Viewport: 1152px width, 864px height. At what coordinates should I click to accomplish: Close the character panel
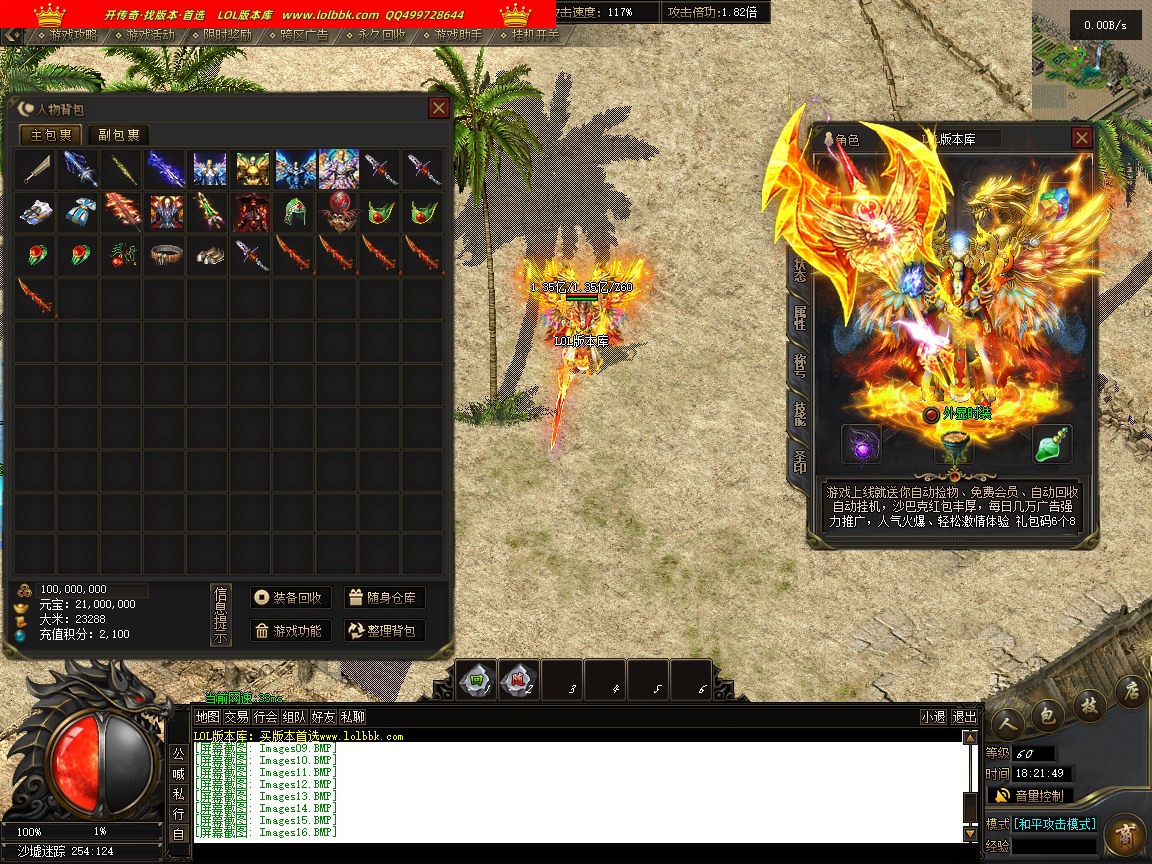(x=1081, y=138)
